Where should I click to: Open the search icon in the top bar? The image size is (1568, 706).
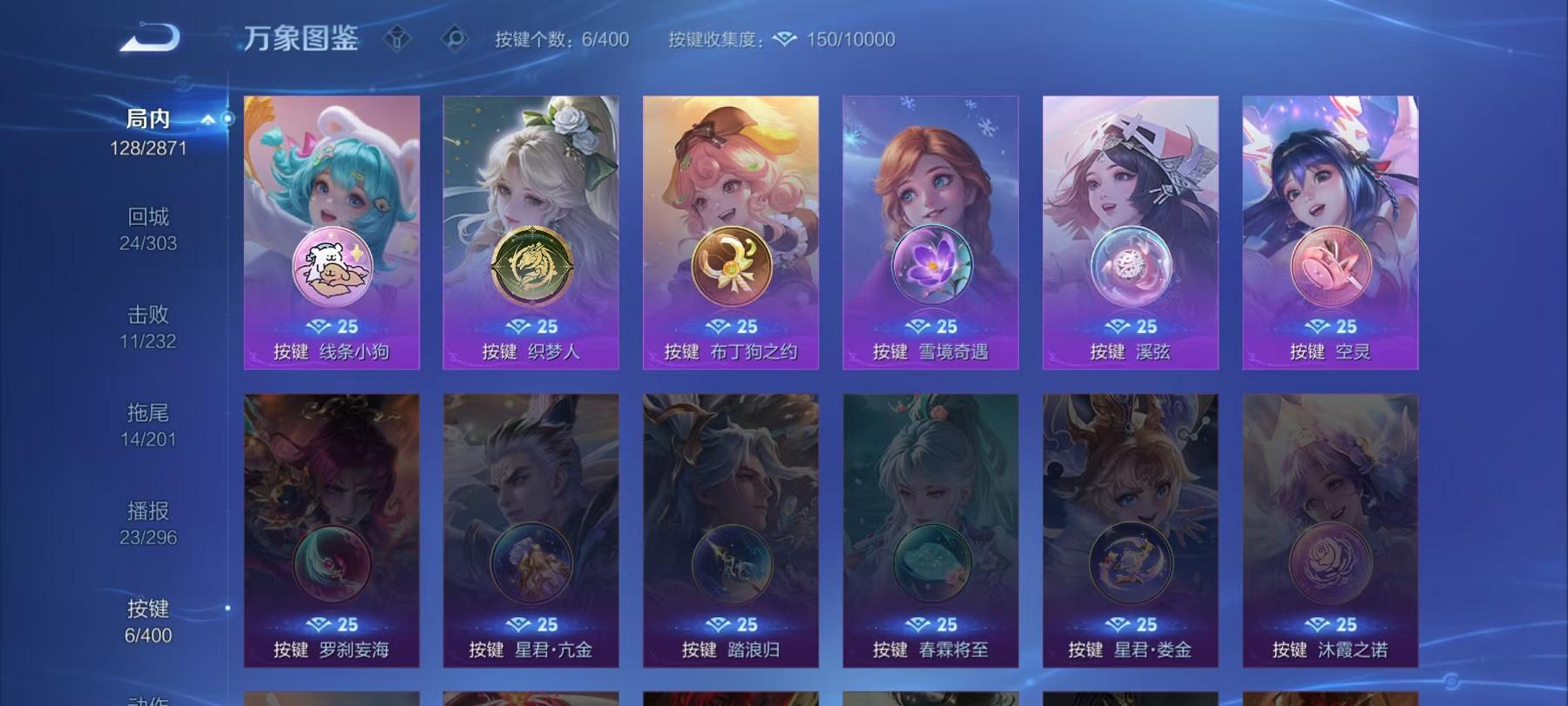452,38
